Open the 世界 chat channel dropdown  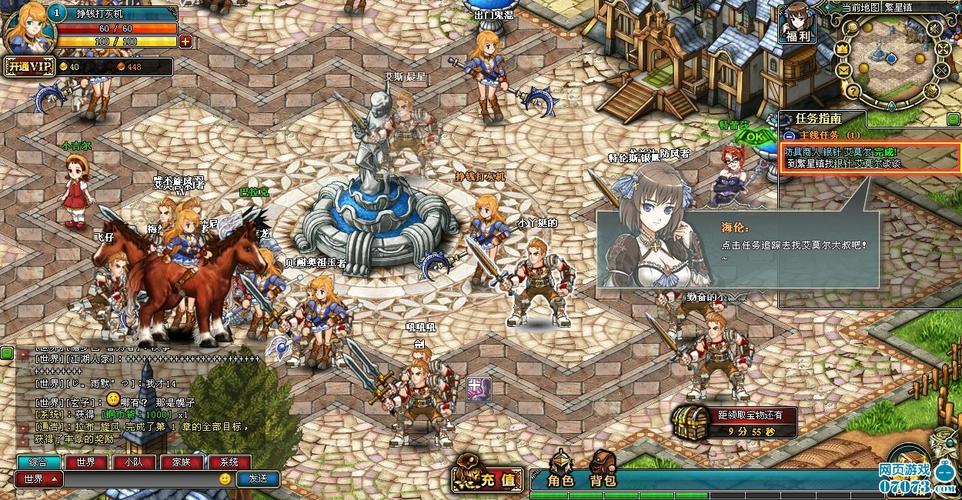[40, 479]
